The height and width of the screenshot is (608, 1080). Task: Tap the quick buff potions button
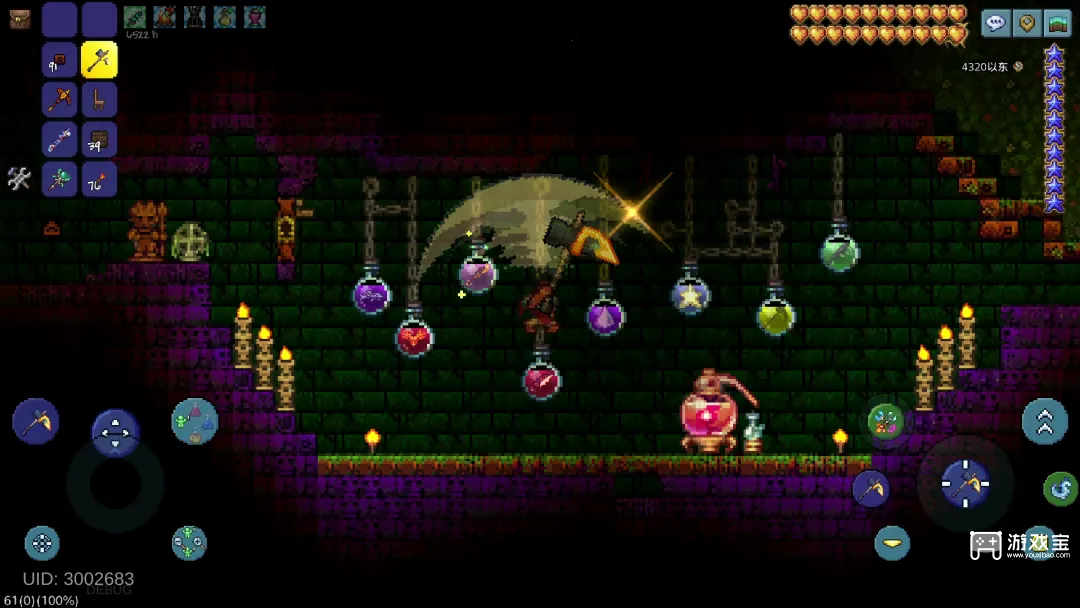pyautogui.click(x=194, y=421)
